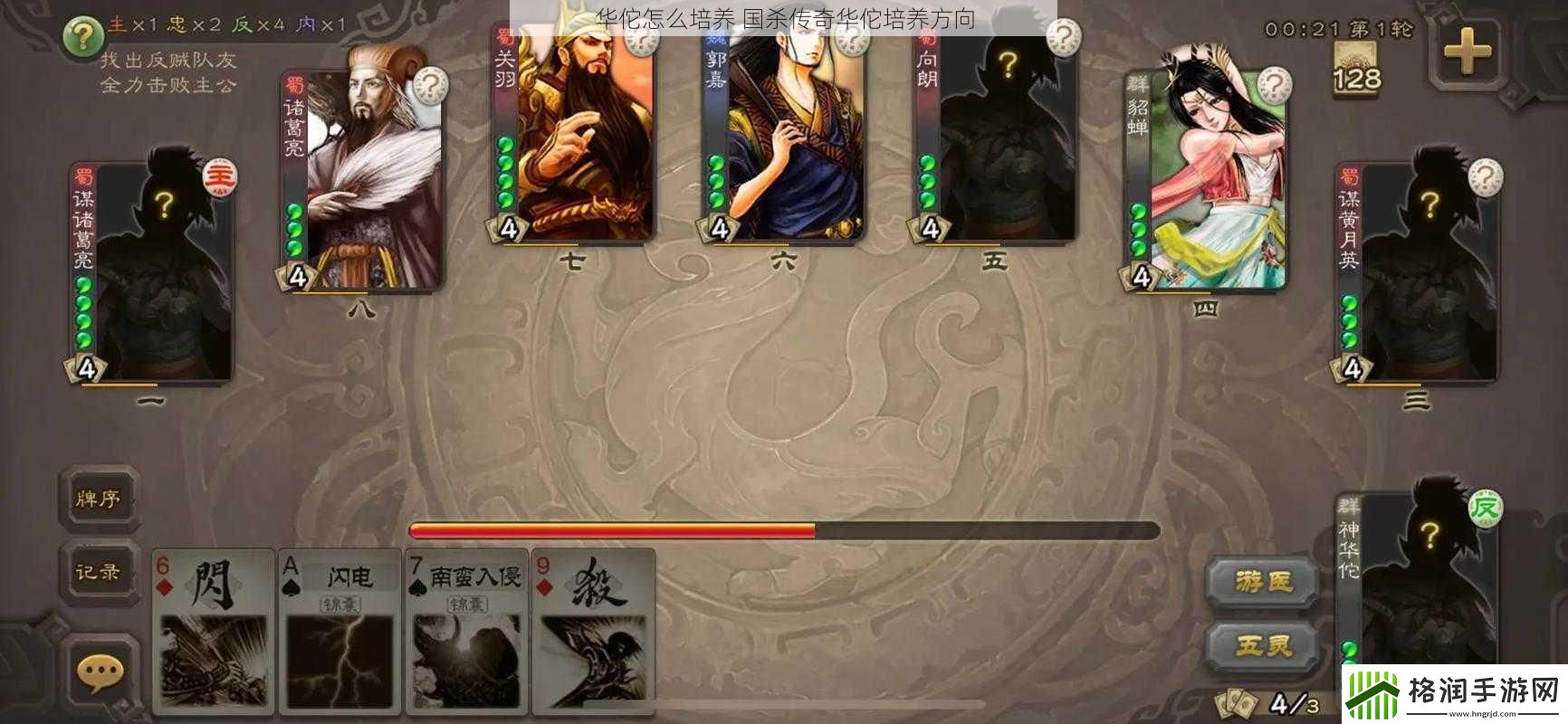Choose the 南蛮入侵 card
Screen dimensions: 1568x724
click(467, 629)
